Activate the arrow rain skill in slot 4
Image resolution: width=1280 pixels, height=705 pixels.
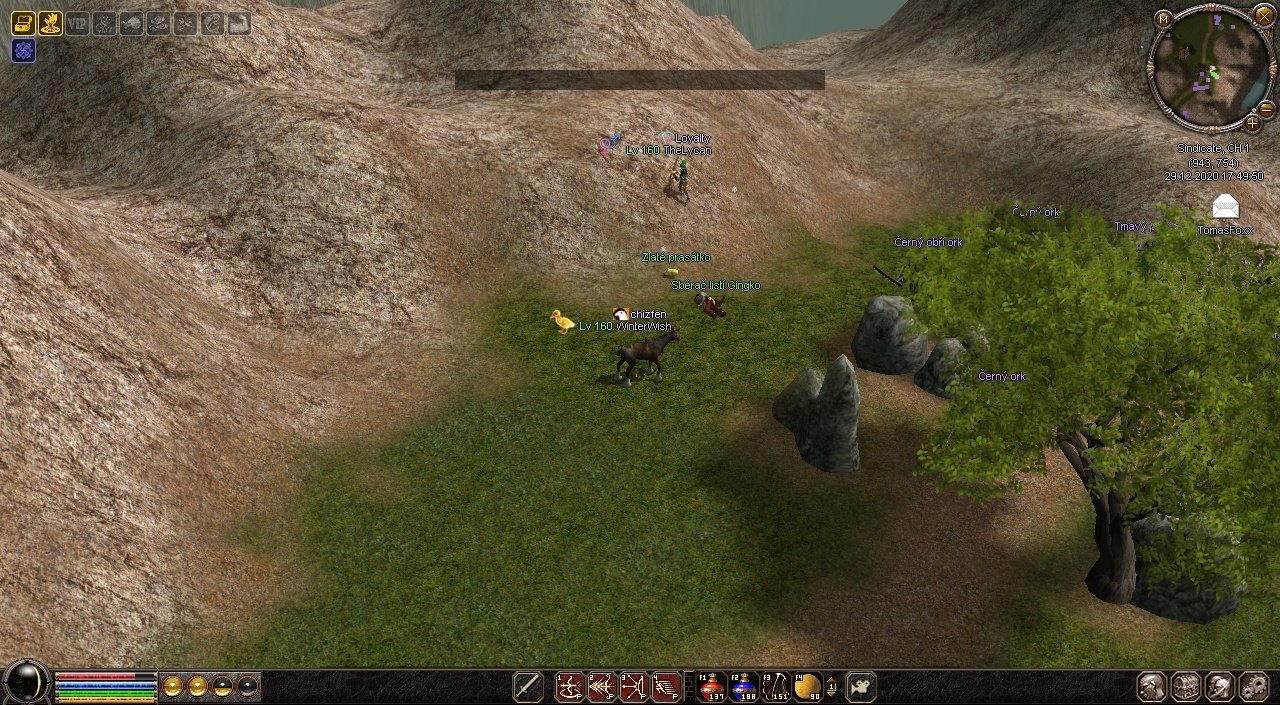(x=666, y=686)
